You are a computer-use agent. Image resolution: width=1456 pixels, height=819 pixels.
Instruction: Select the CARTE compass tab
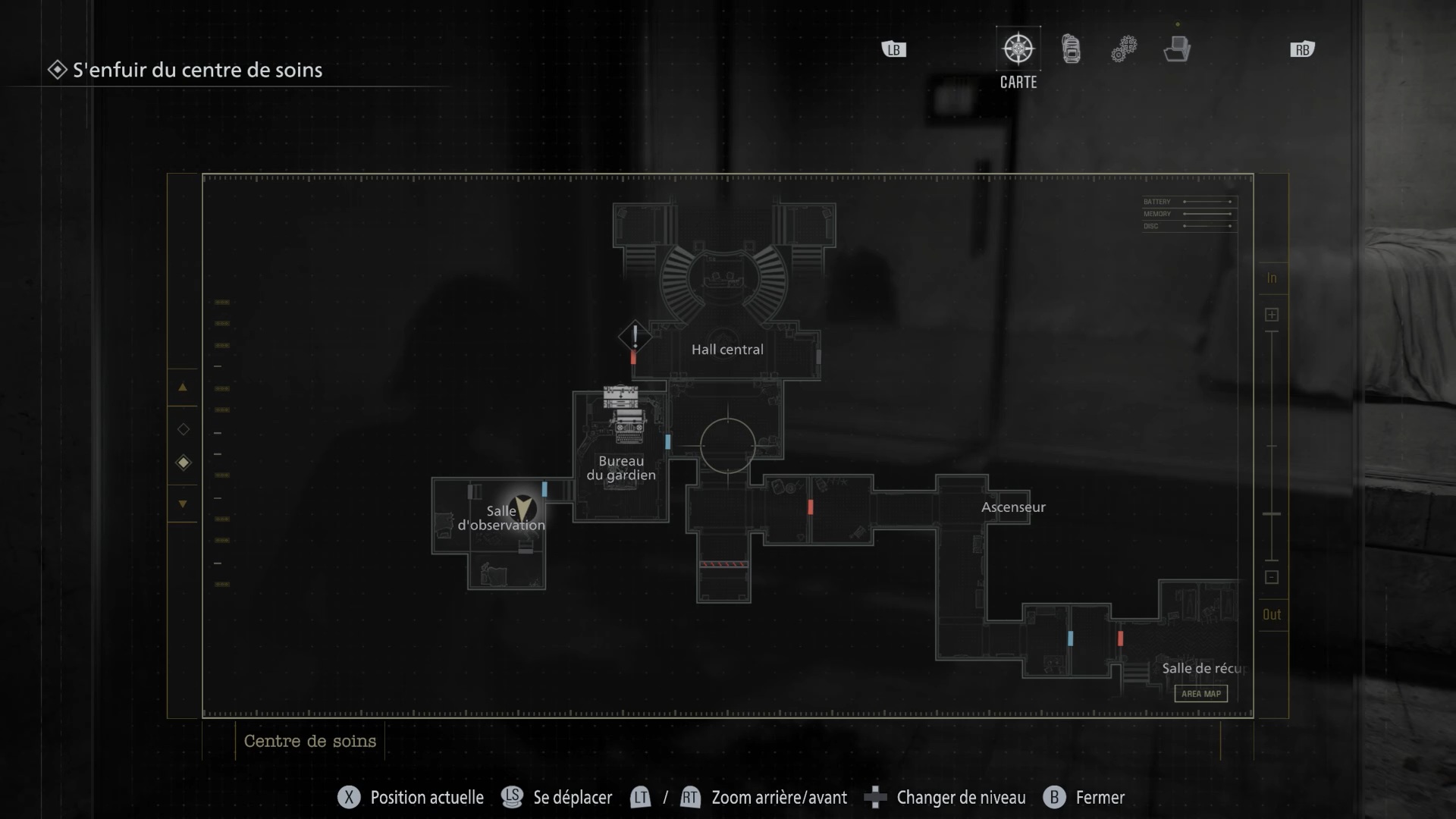click(1018, 50)
